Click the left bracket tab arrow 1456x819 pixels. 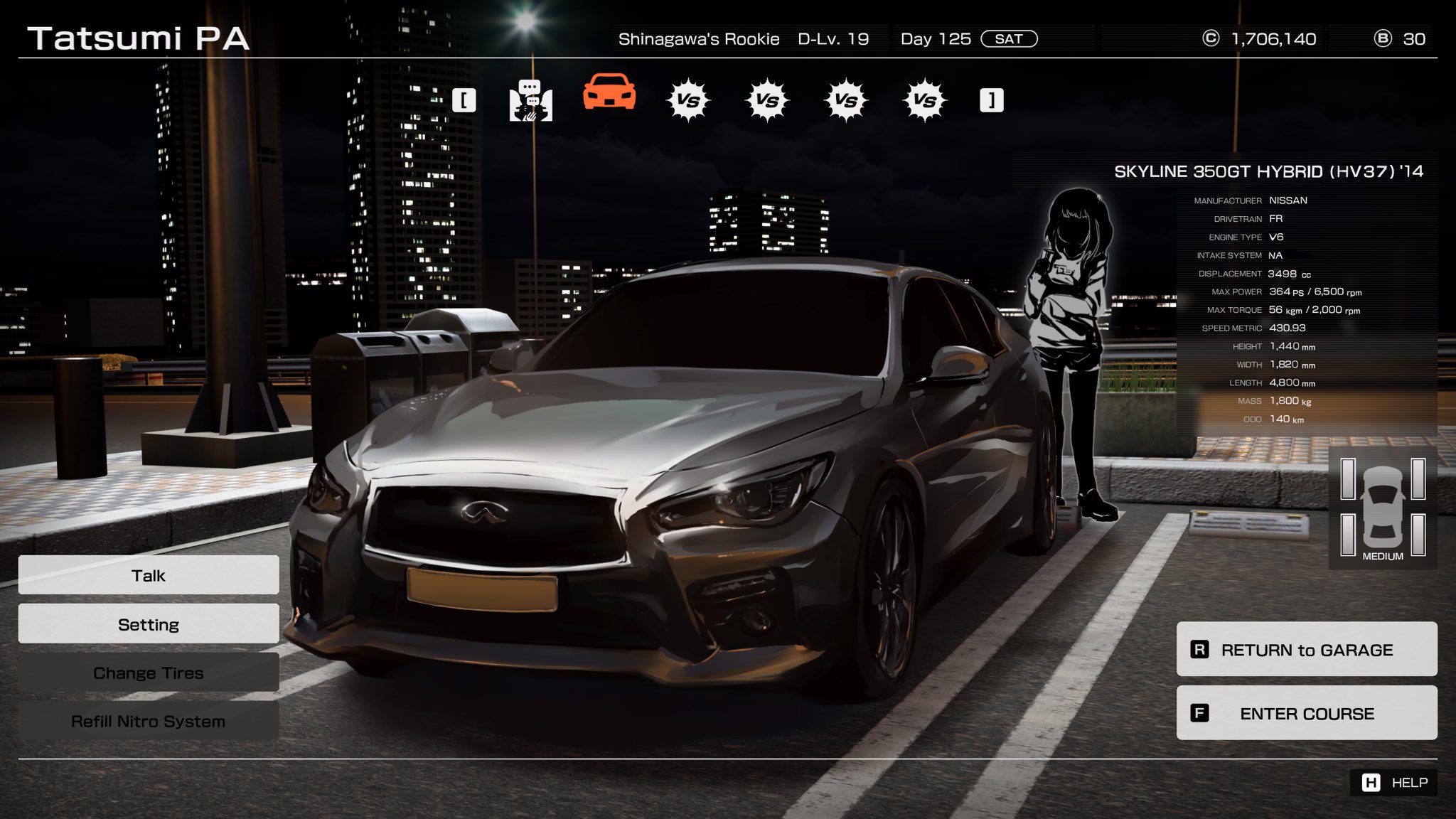[x=464, y=100]
